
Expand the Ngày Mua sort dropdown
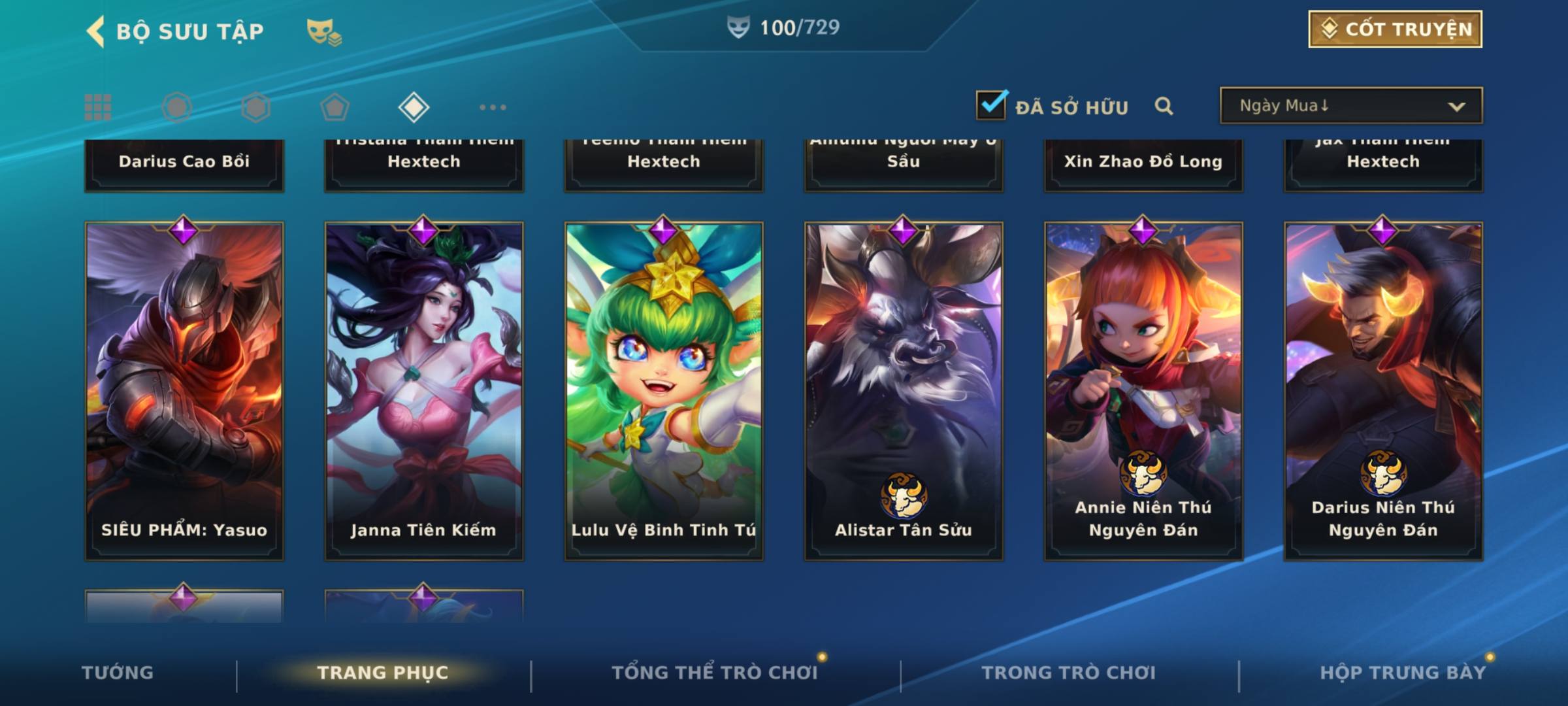(1351, 106)
